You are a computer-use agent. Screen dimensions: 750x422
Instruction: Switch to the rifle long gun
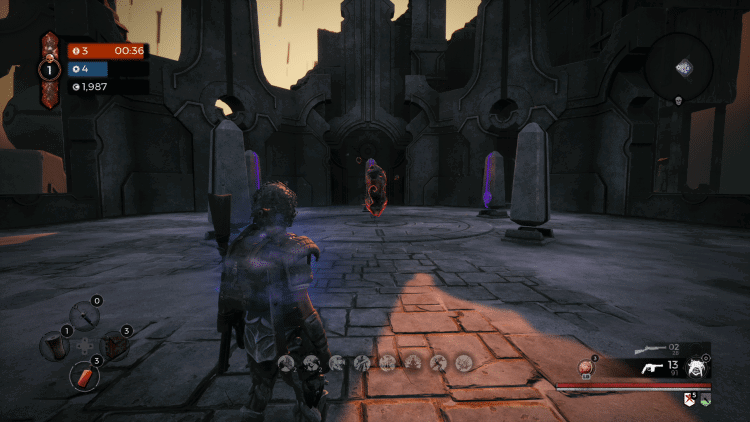(x=653, y=350)
